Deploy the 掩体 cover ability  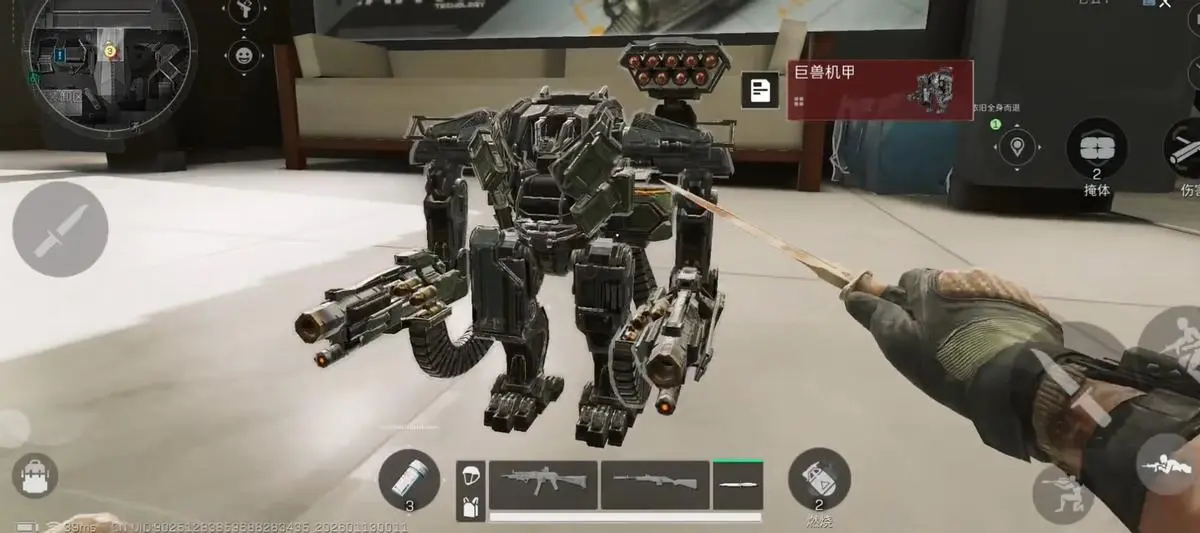tap(1096, 148)
